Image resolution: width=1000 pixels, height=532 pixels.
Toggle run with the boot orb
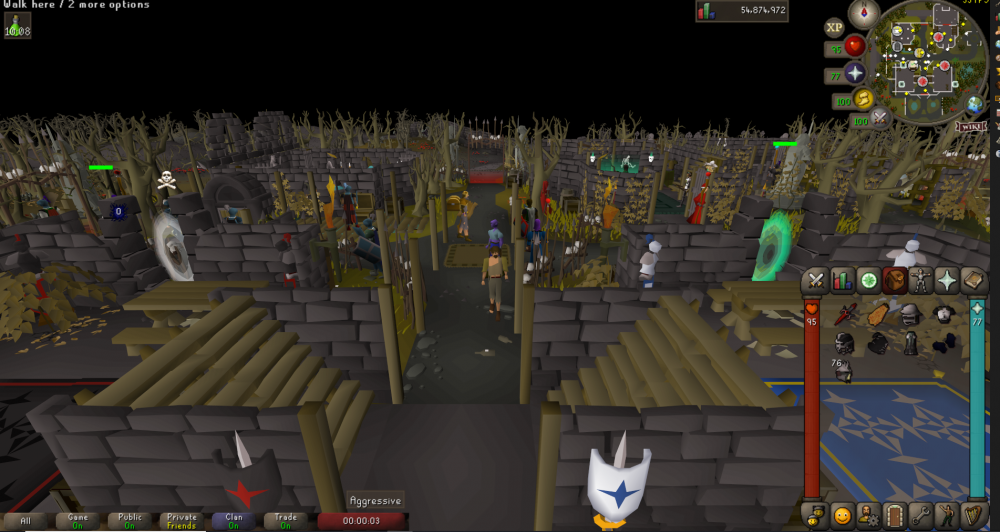click(862, 98)
